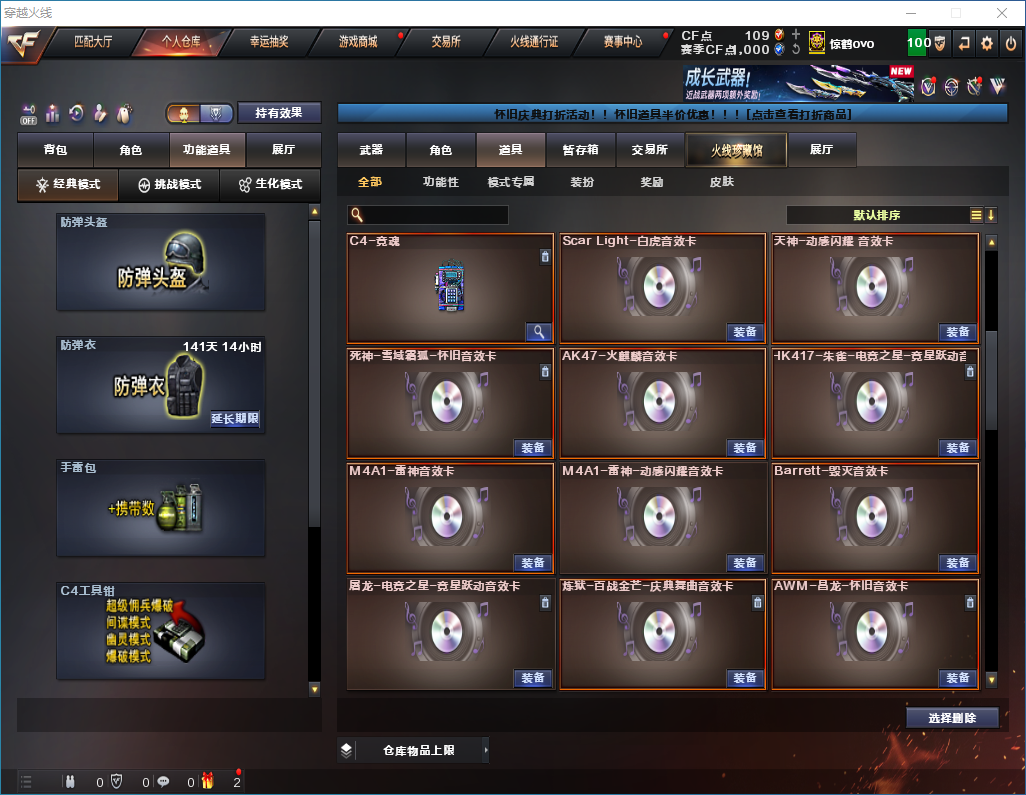
Task: Open the 游戏商城 game store
Action: [x=358, y=42]
